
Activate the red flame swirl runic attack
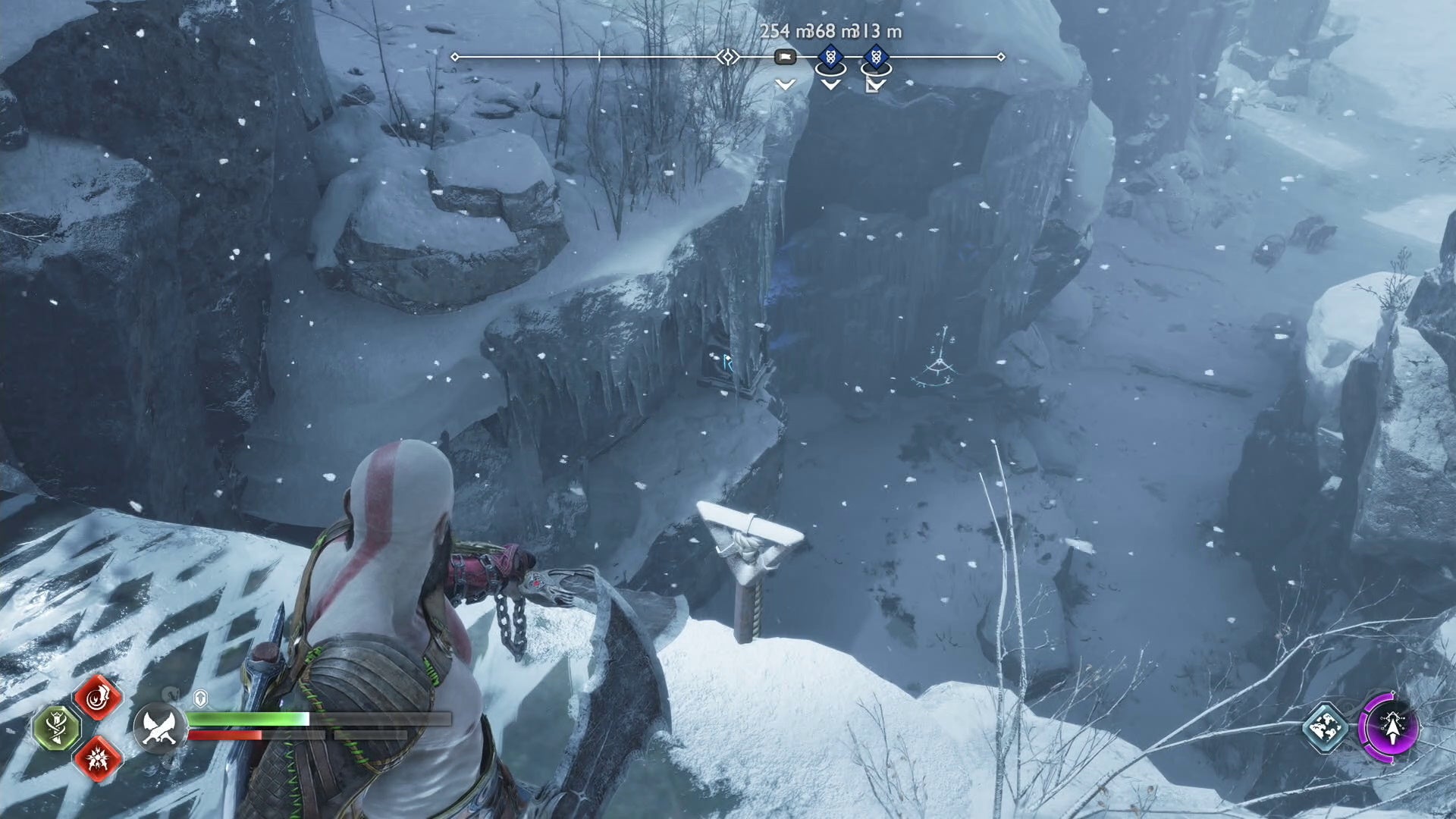tap(98, 698)
